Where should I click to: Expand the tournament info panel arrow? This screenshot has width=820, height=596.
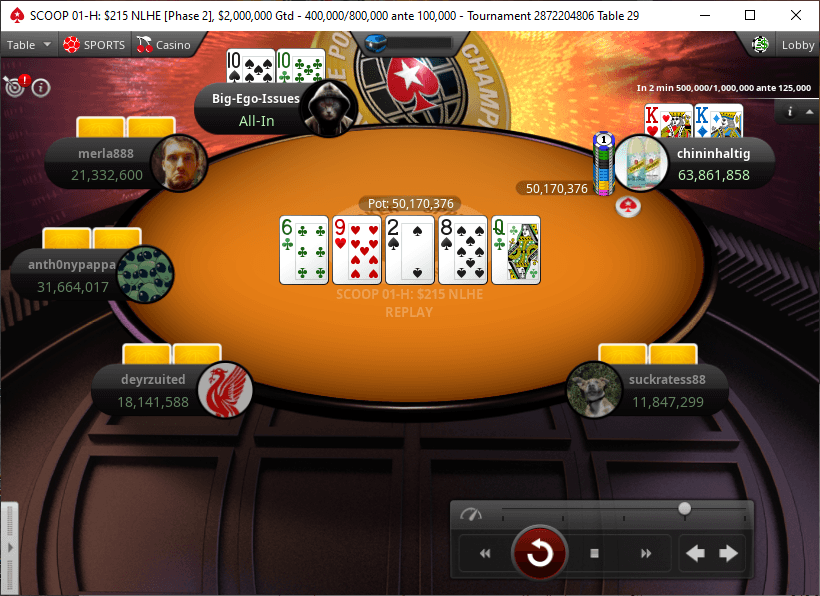click(x=809, y=112)
